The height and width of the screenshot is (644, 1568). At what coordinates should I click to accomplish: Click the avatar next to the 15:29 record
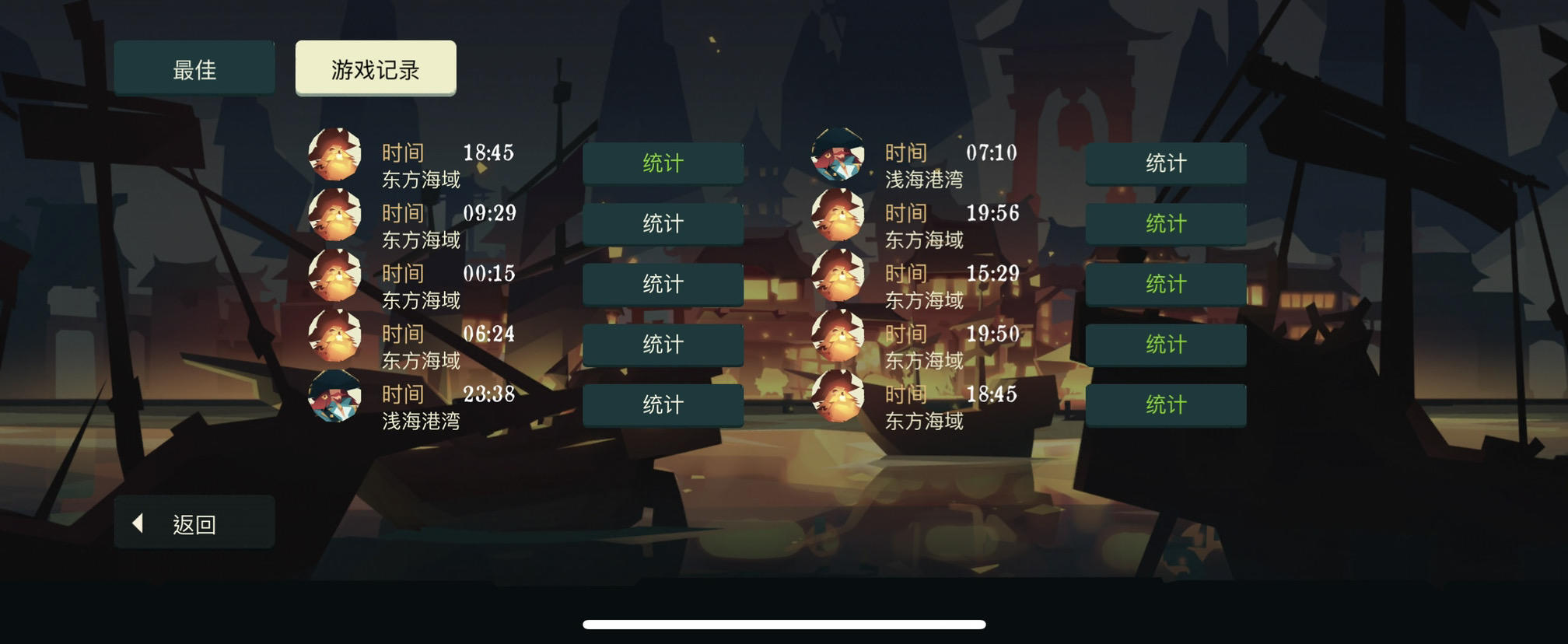[838, 275]
